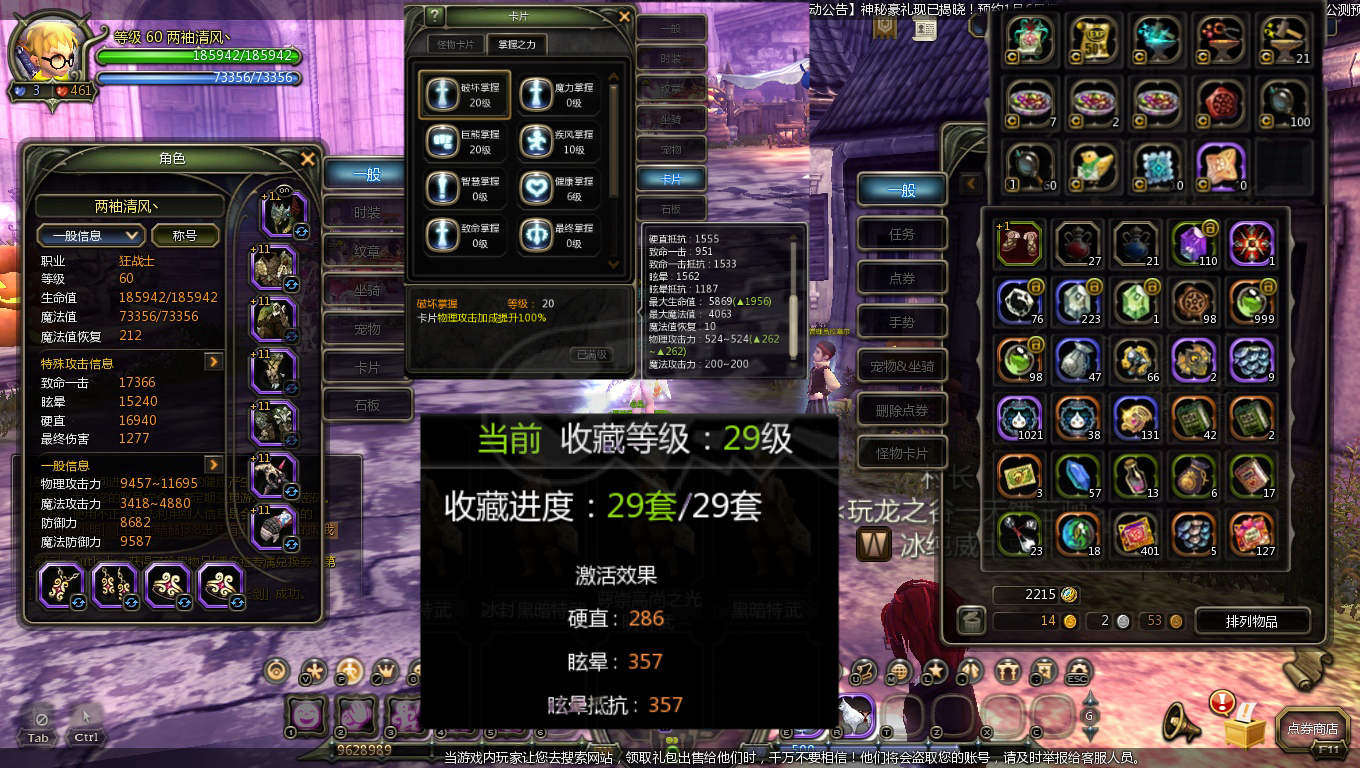Expand the 特殊攻击信息 section arrow
Screen dimensions: 1360x768
(x=211, y=362)
